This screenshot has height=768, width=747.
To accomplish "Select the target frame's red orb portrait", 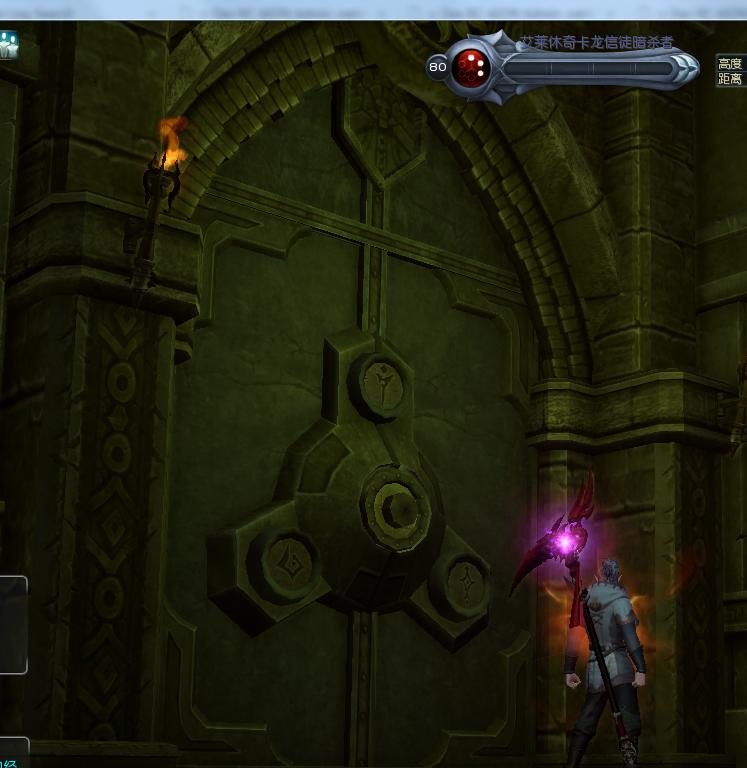I will click(469, 67).
